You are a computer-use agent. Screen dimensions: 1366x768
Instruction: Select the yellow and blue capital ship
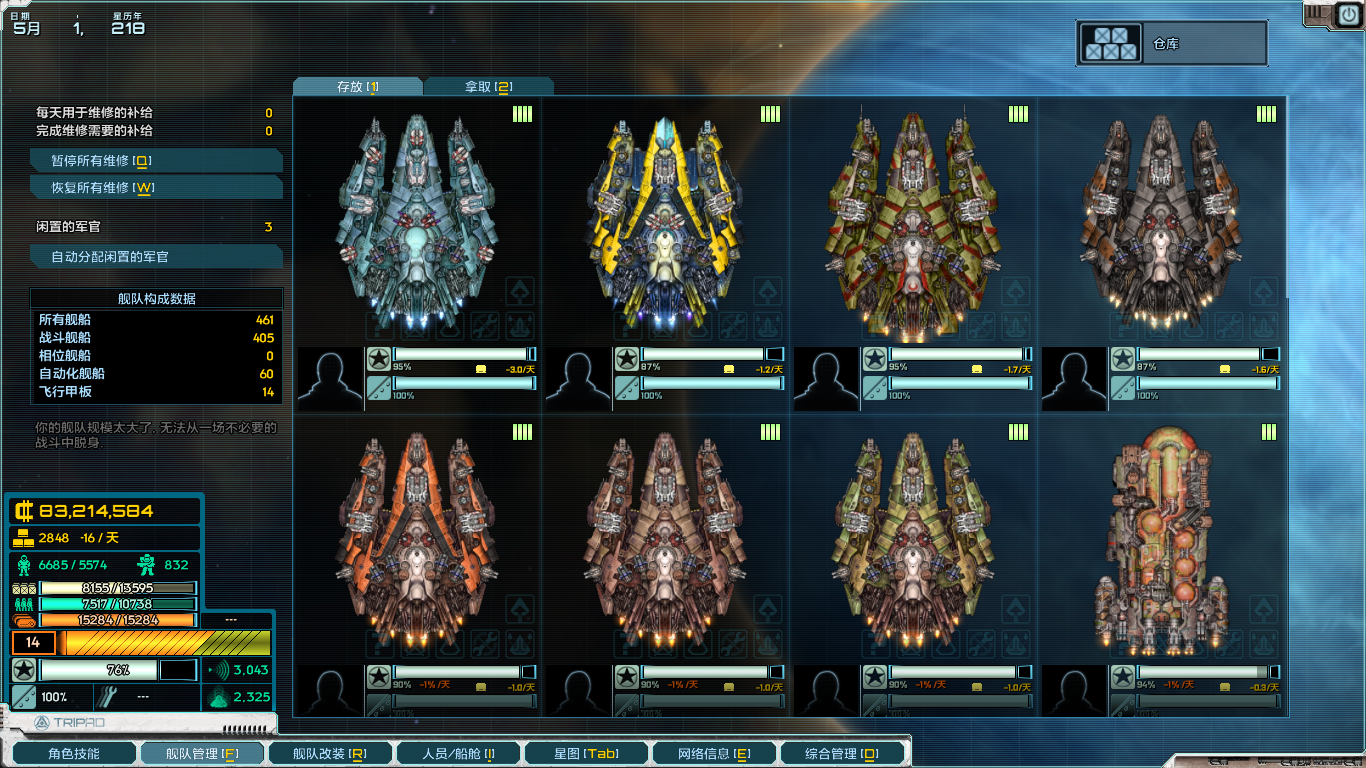click(665, 220)
